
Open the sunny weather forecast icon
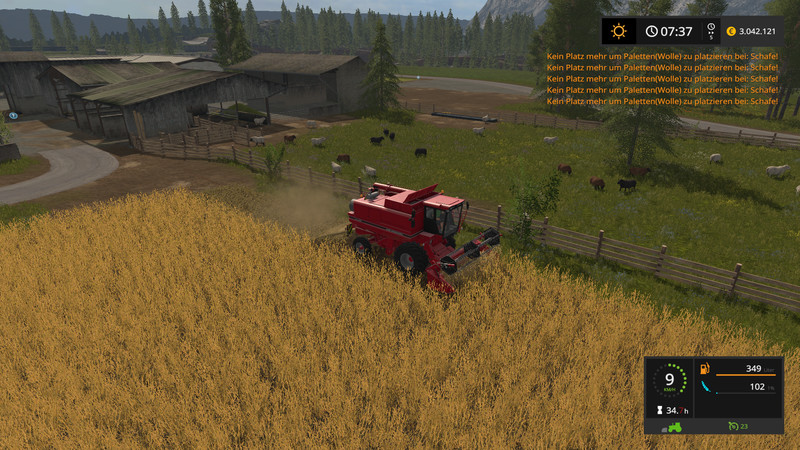point(620,32)
